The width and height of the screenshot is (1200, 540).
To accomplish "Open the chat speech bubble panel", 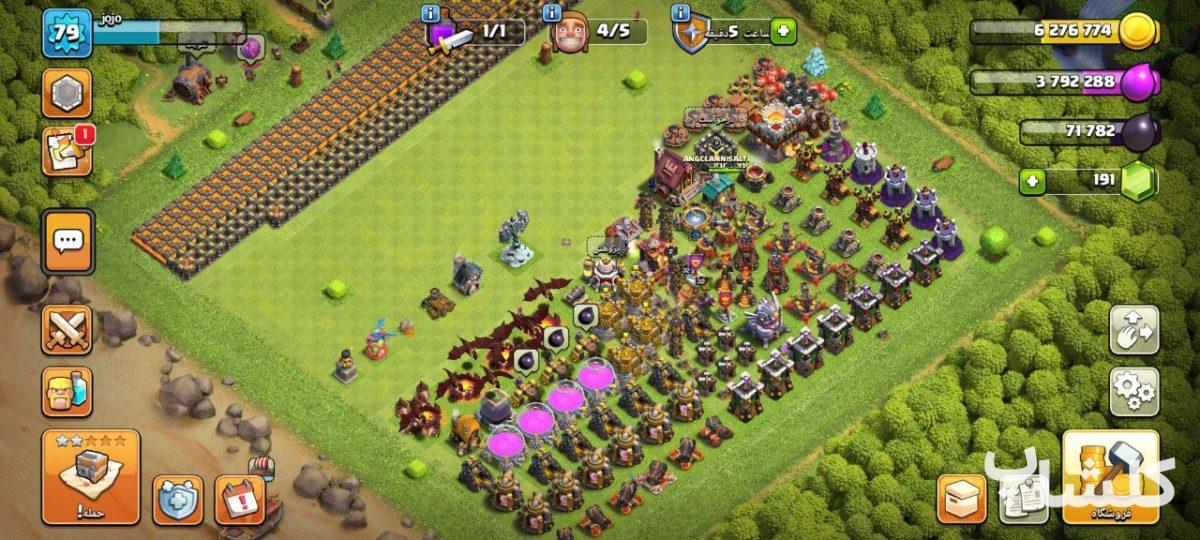I will [x=68, y=241].
